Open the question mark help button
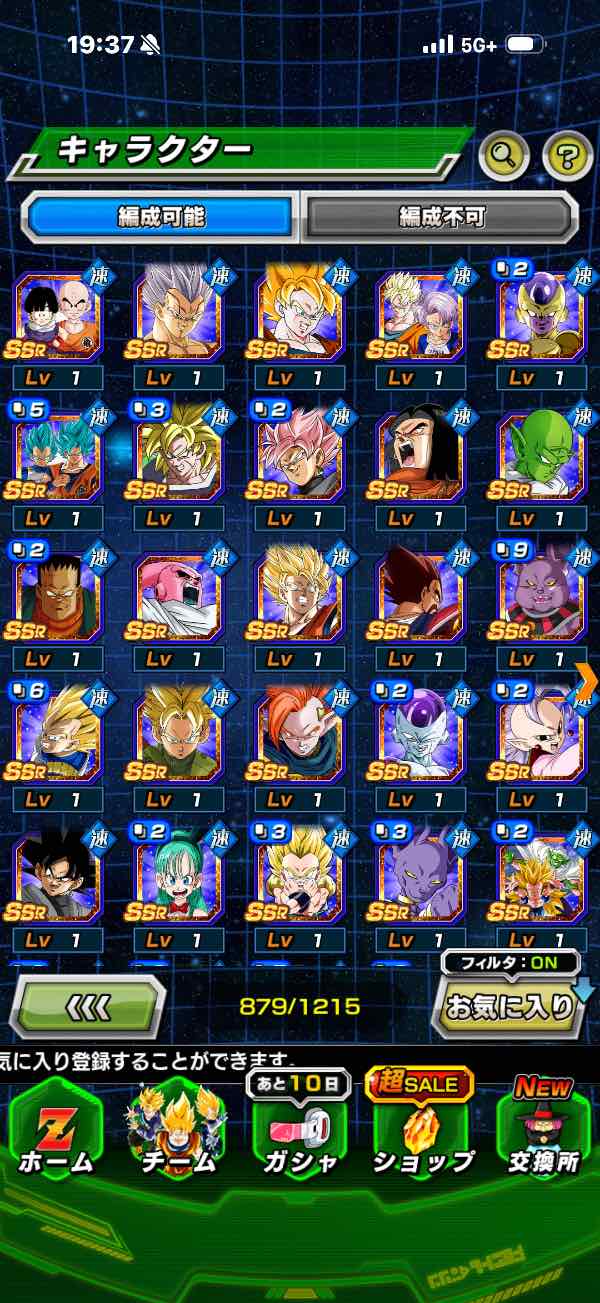Viewport: 600px width, 1303px height. coord(566,155)
